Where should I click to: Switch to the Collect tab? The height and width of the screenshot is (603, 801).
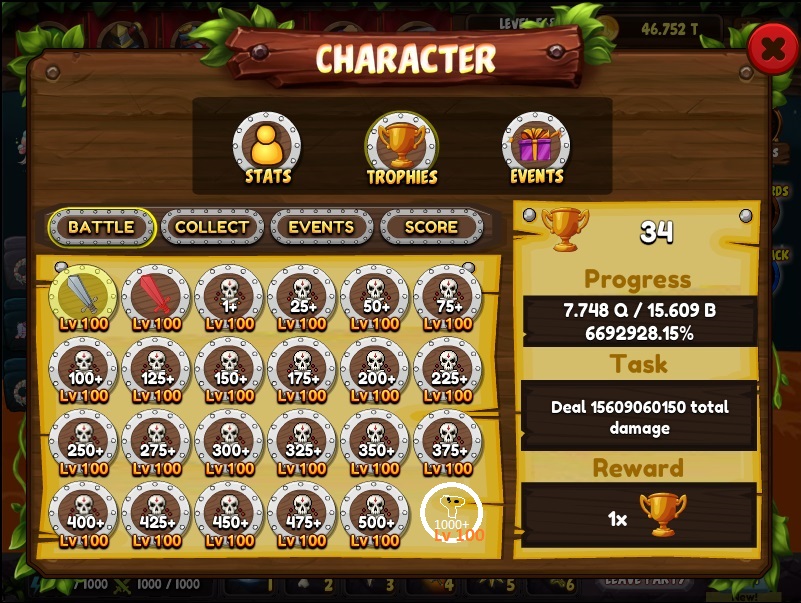tap(212, 227)
